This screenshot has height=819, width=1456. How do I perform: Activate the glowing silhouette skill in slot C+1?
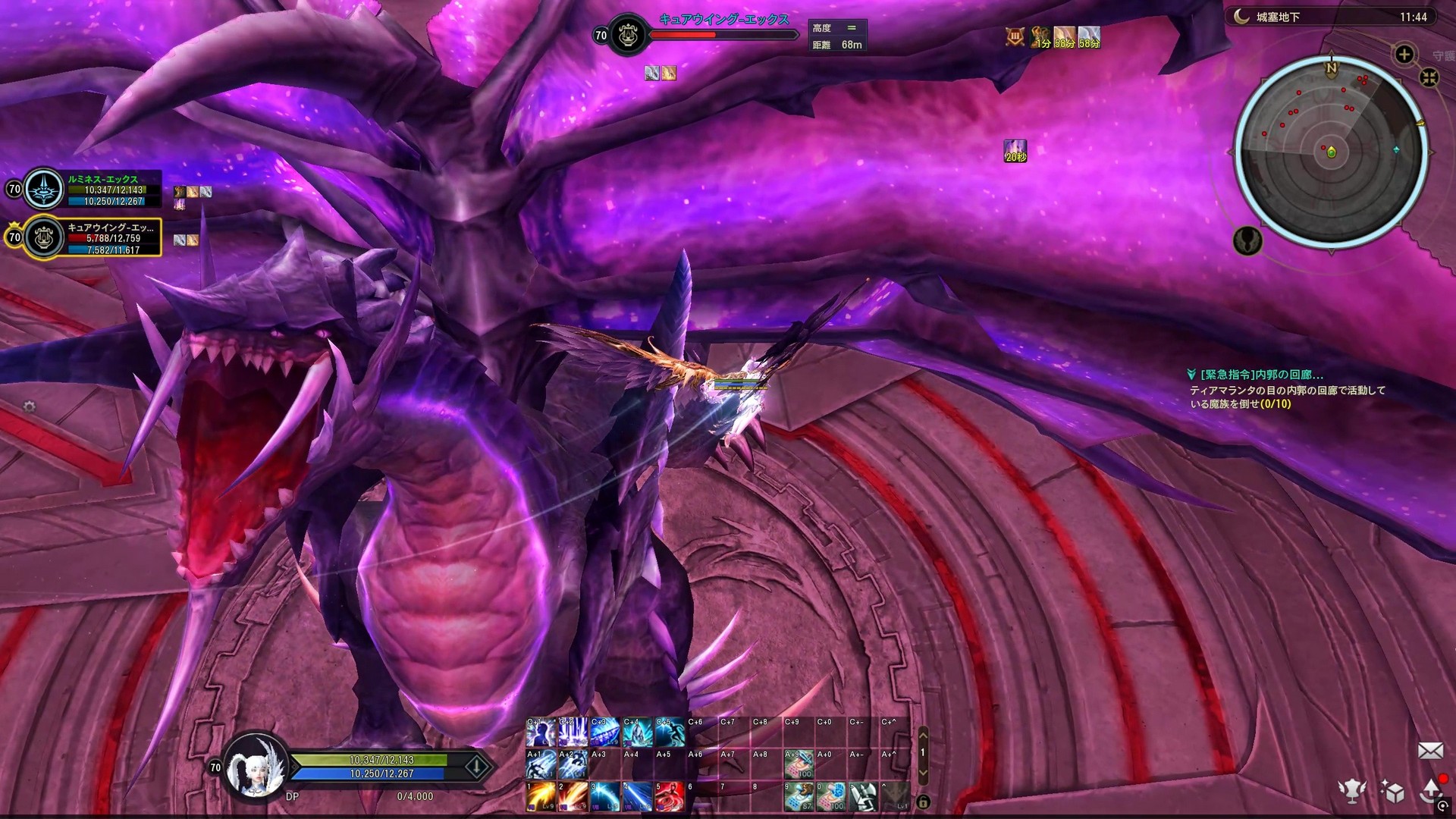541,733
